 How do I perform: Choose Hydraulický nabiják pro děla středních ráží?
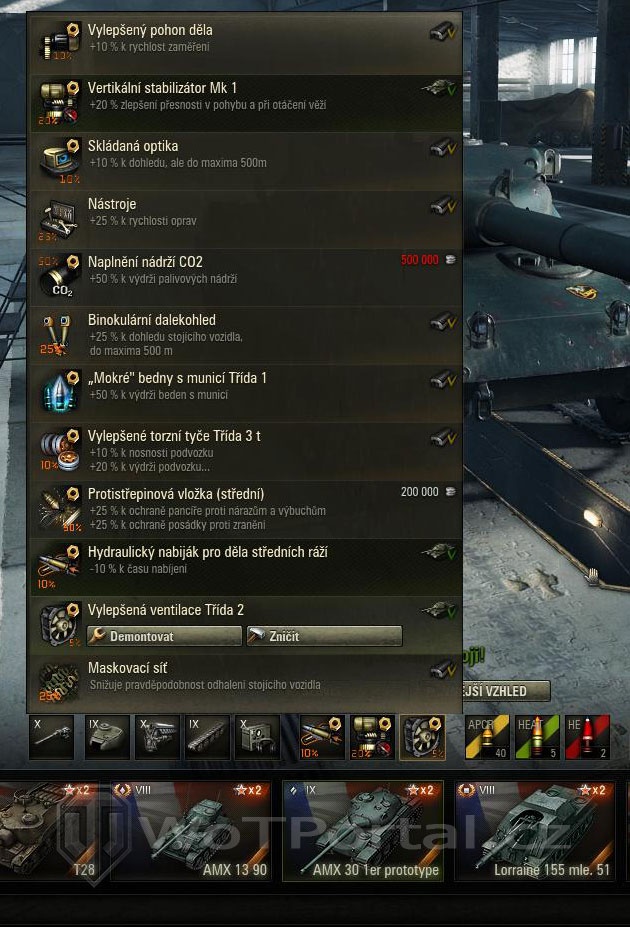click(x=245, y=562)
